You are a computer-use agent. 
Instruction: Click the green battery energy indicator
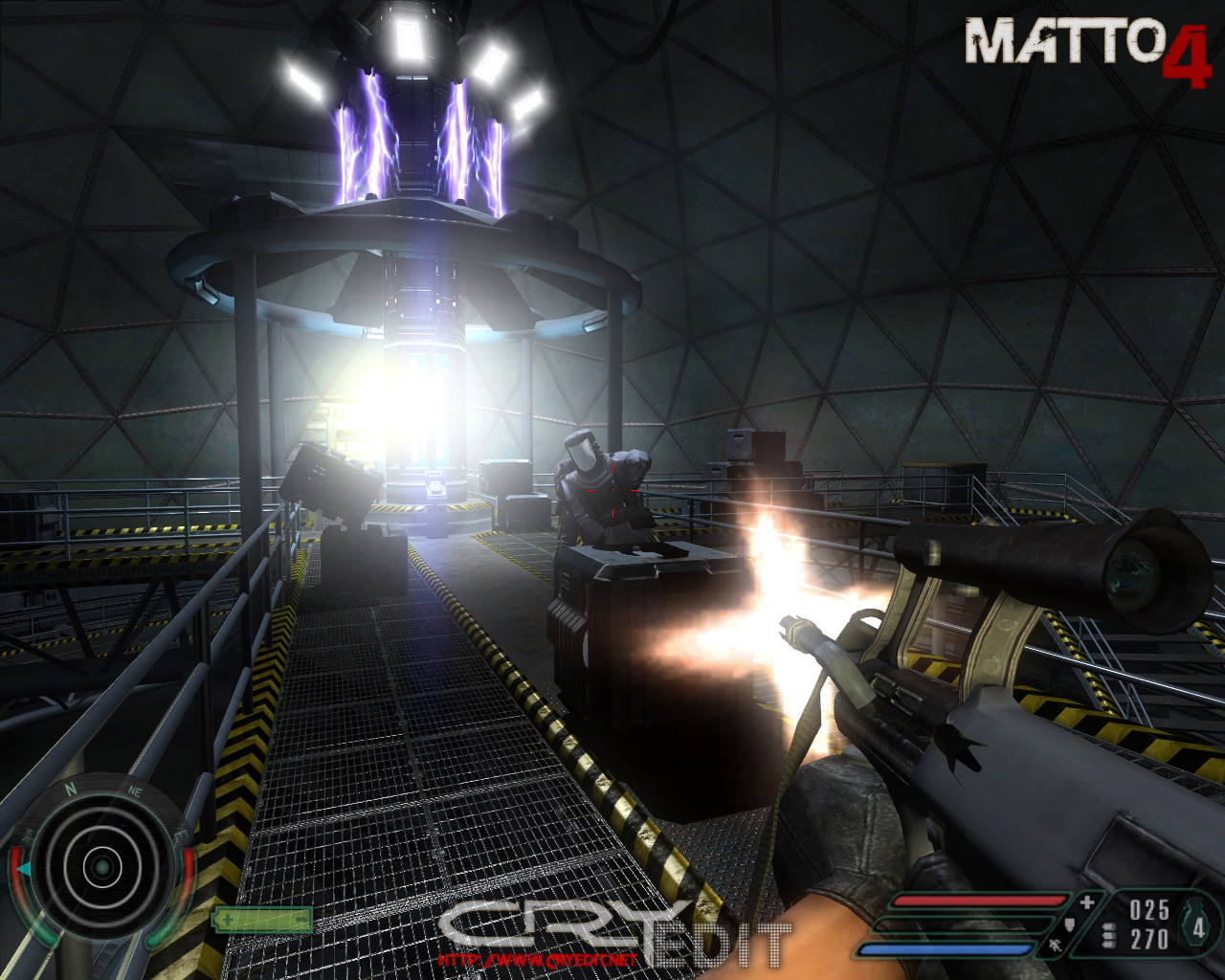click(262, 920)
